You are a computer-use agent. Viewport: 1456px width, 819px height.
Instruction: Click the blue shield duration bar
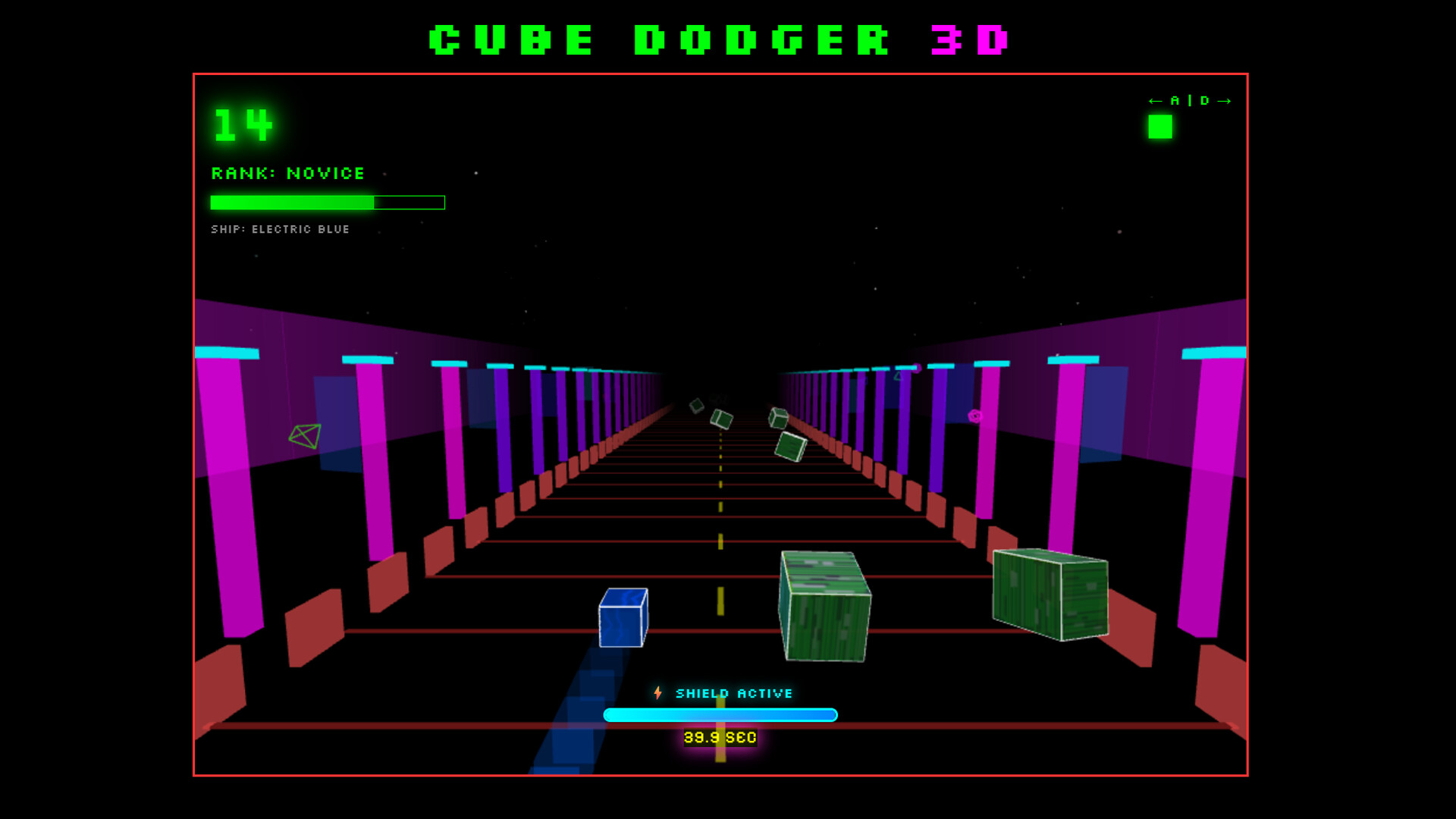720,714
